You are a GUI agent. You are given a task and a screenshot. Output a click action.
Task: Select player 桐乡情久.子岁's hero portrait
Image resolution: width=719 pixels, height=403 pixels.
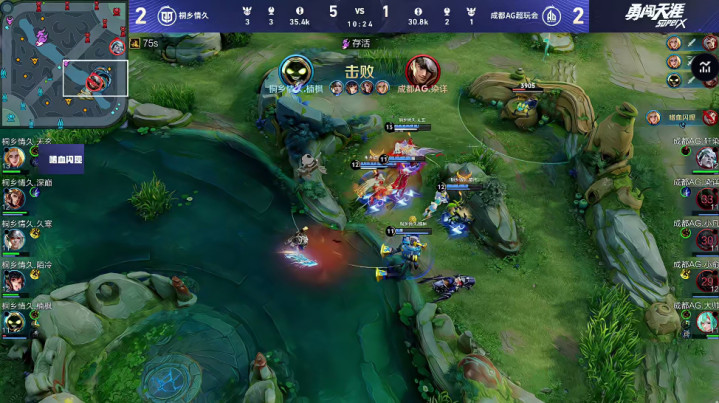coord(13,158)
